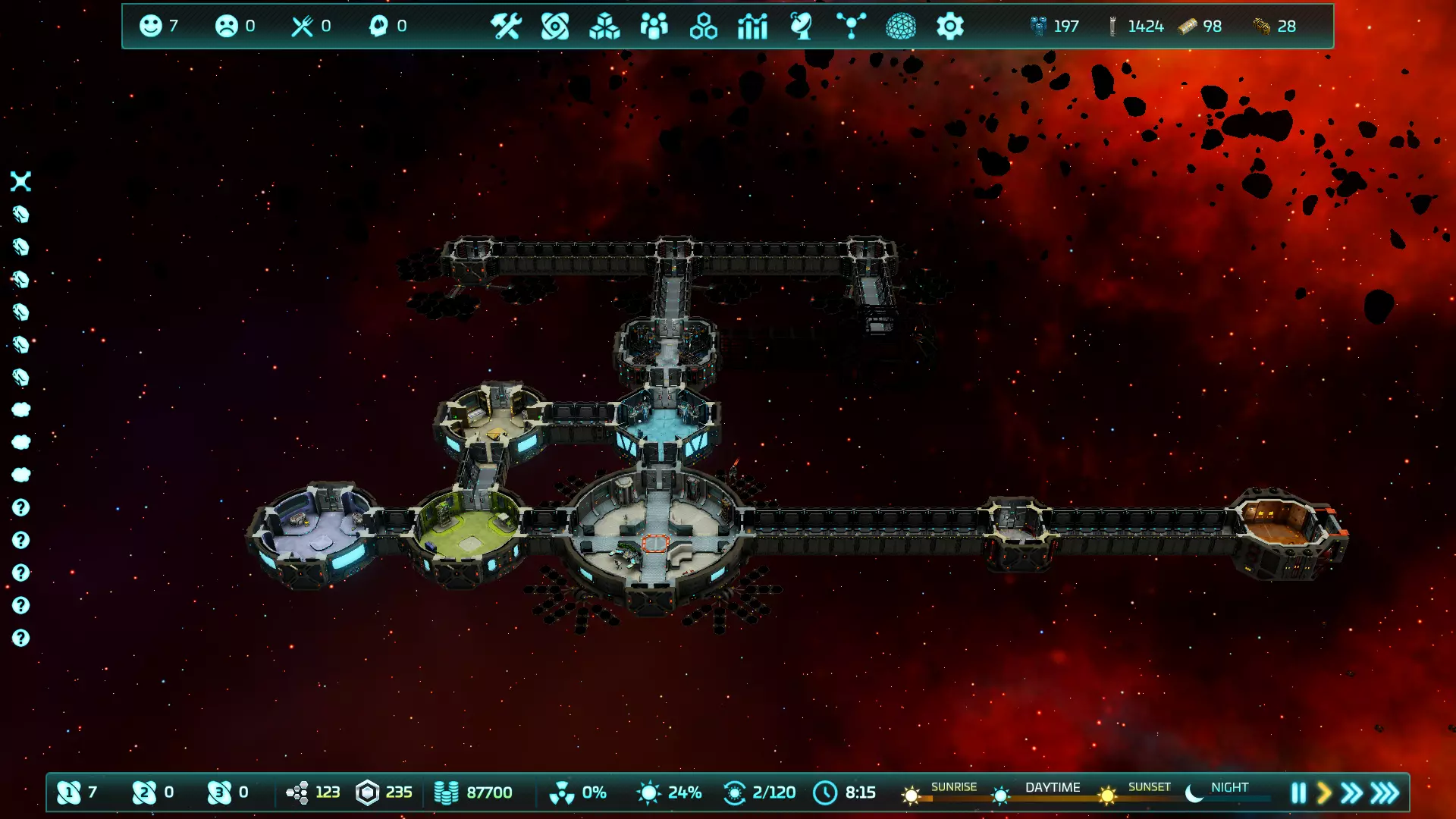Viewport: 1456px width, 819px height.
Task: Select the connected nodes network icon
Action: point(851,27)
